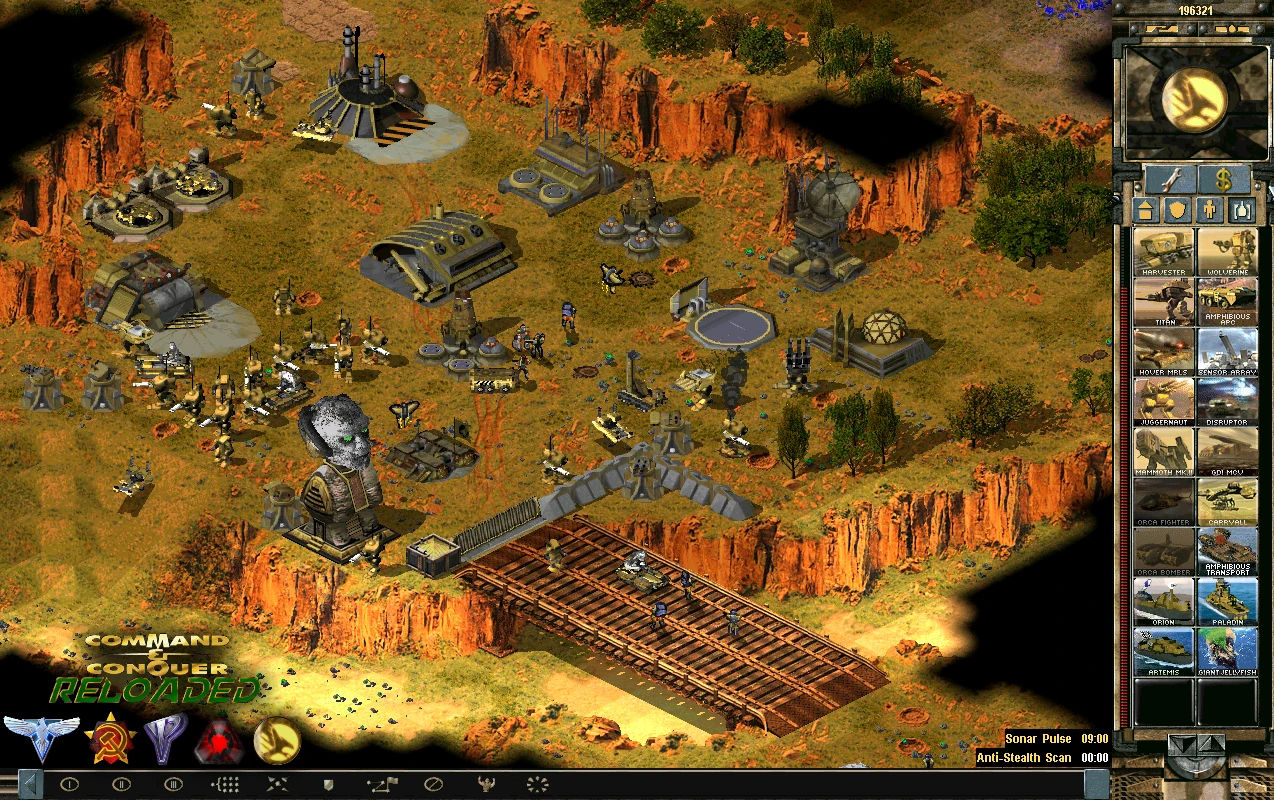Order an Amphibious APC
This screenshot has width=1274, height=800.
point(1227,302)
